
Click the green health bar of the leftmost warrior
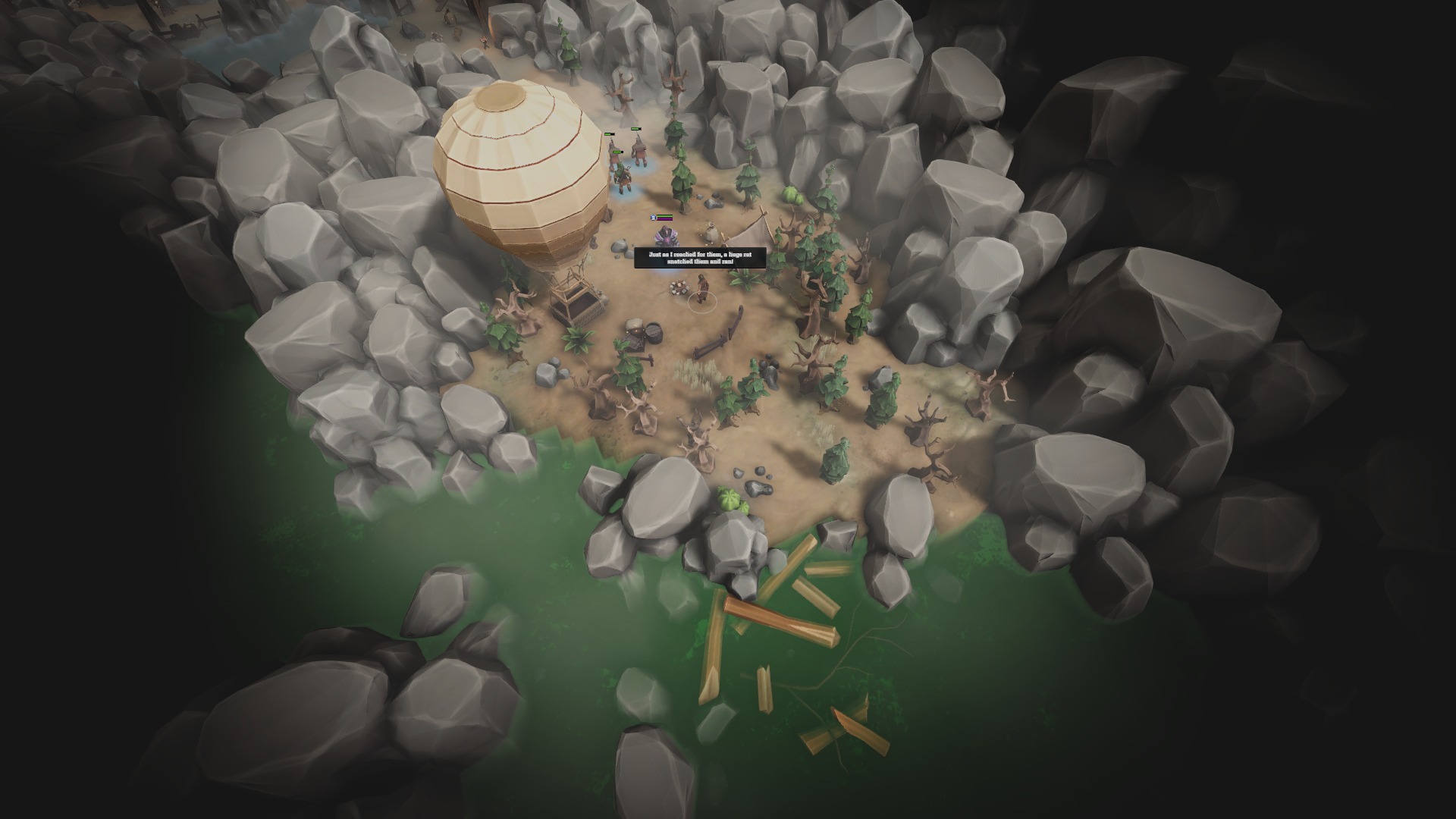pos(609,134)
